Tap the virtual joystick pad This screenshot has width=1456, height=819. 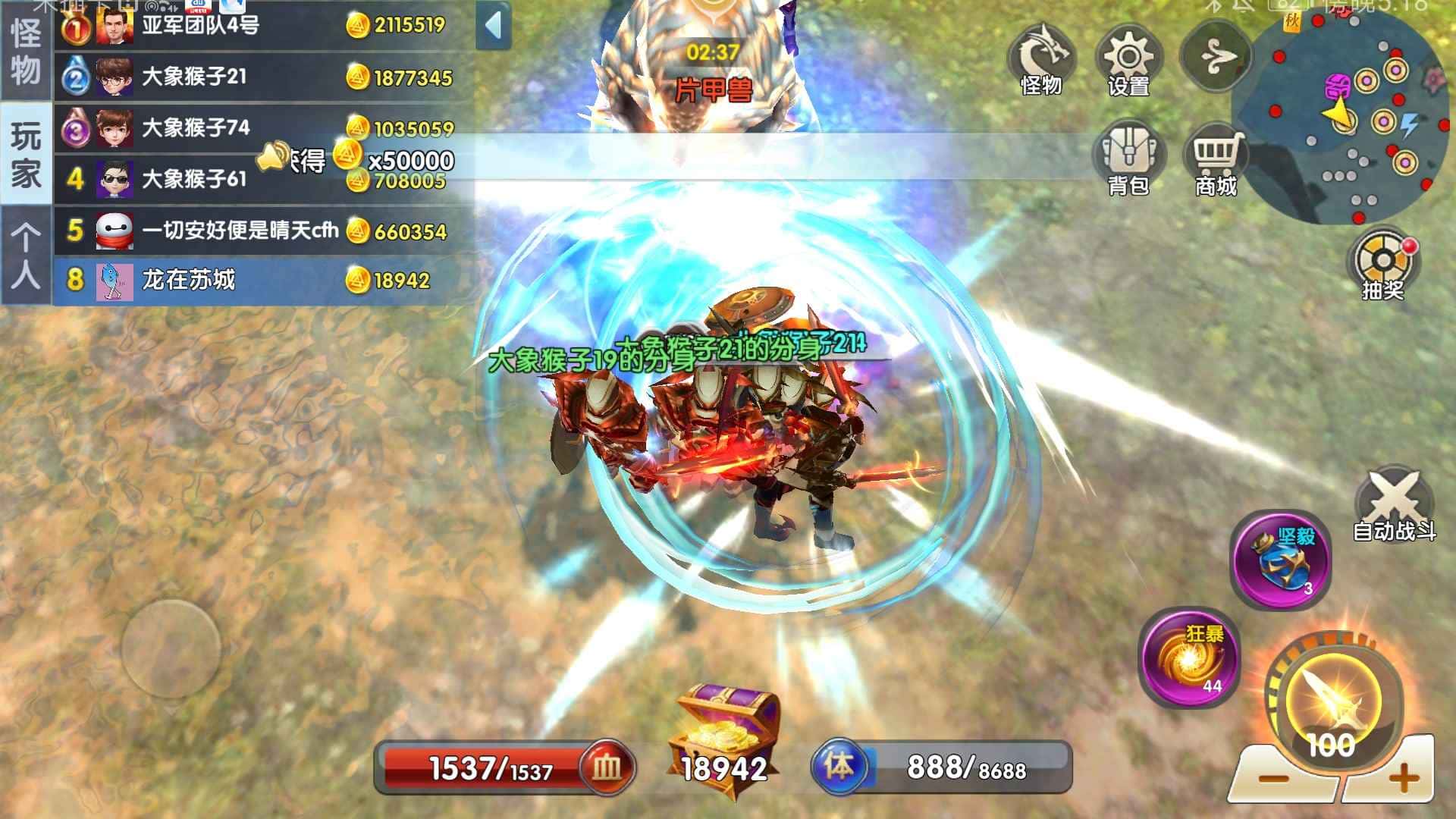pyautogui.click(x=171, y=649)
